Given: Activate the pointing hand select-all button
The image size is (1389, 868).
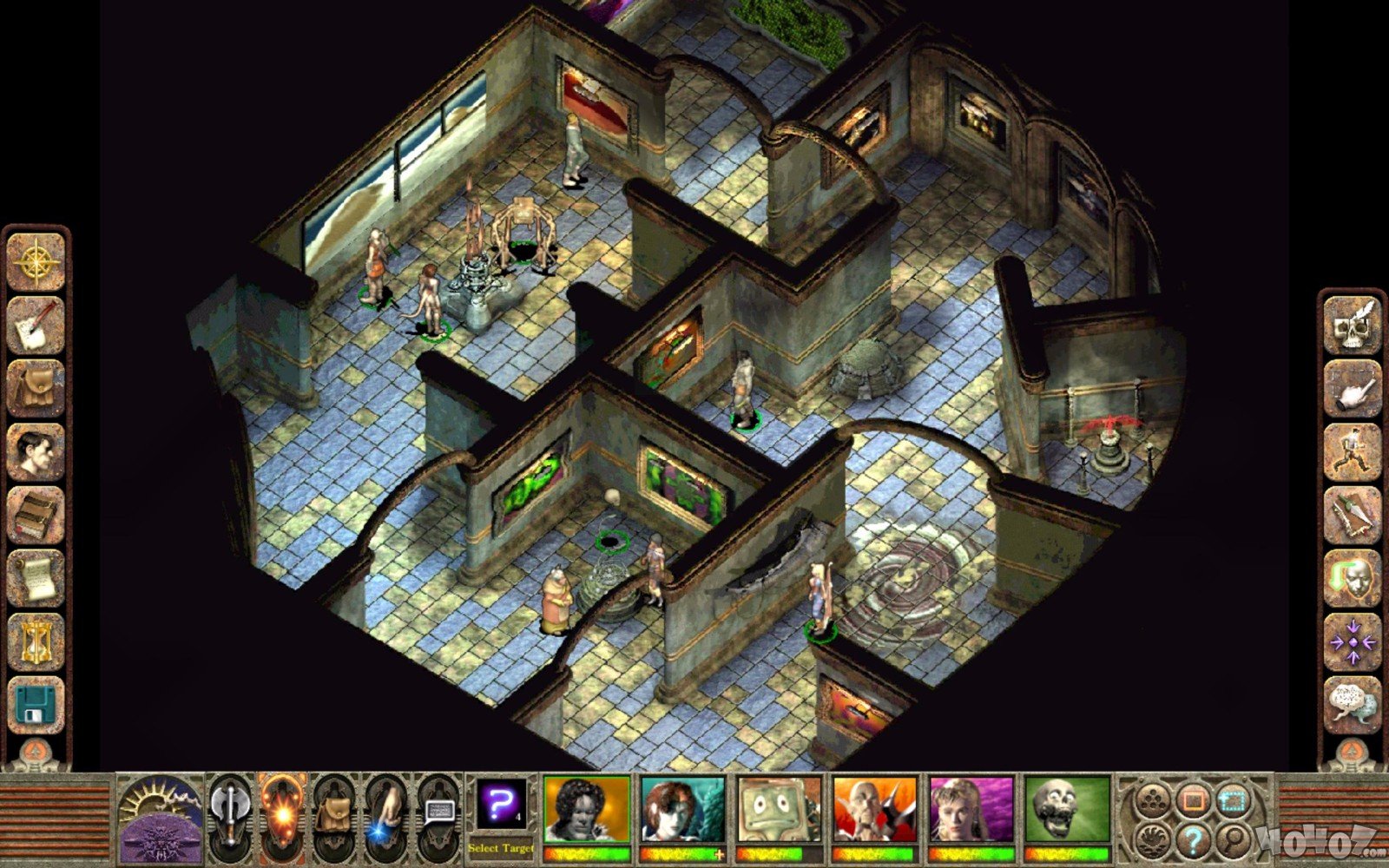Looking at the screenshot, I should 1353,389.
